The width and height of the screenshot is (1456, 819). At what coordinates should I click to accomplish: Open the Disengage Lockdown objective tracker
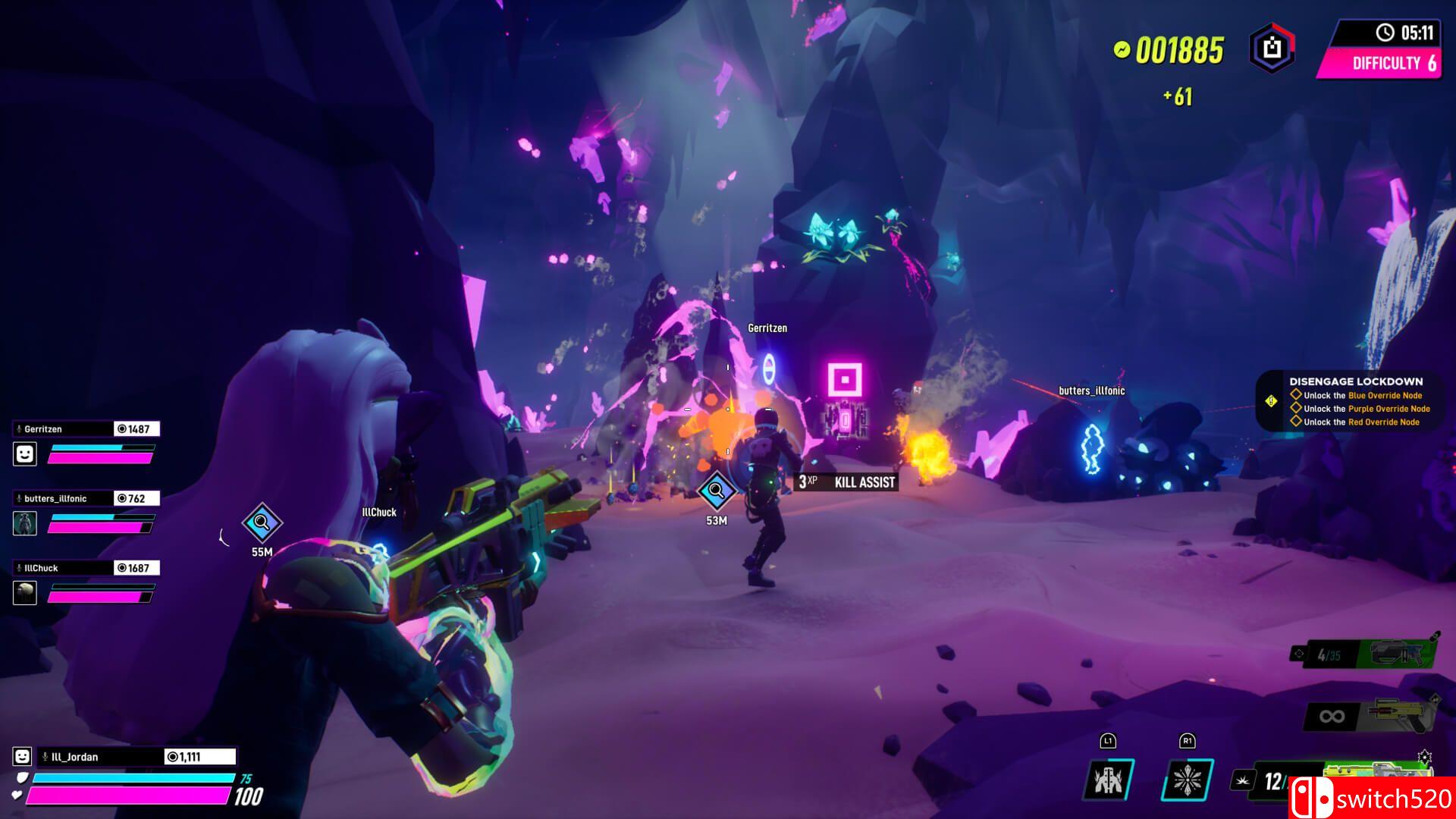click(x=1354, y=401)
